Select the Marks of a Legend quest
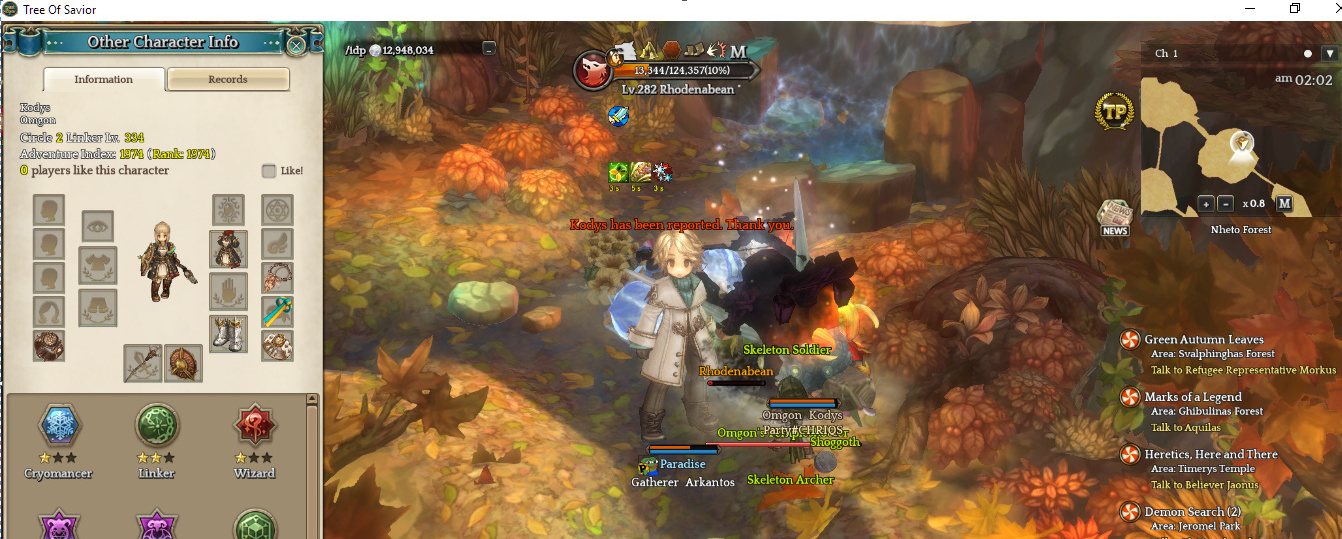Image resolution: width=1342 pixels, height=539 pixels. (1193, 397)
